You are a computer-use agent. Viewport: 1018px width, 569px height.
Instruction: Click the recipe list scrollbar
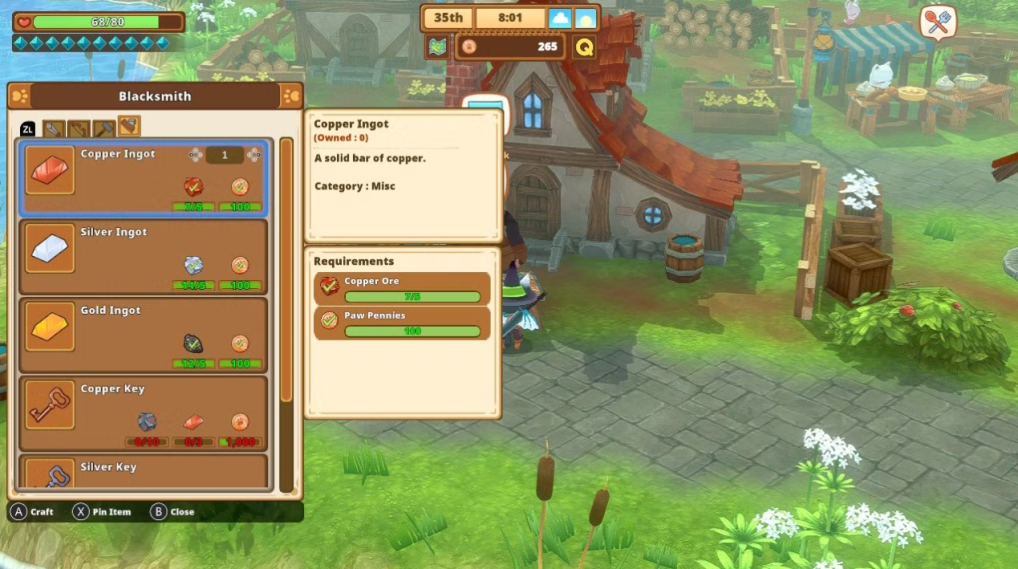286,270
